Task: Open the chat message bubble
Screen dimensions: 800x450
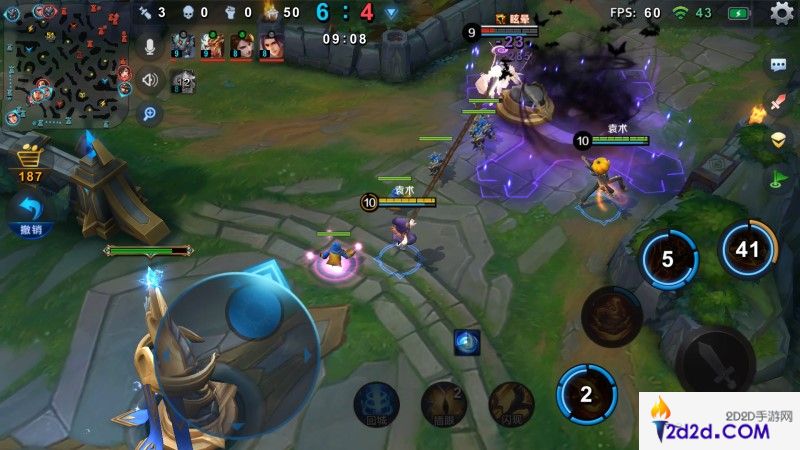Action: (779, 66)
